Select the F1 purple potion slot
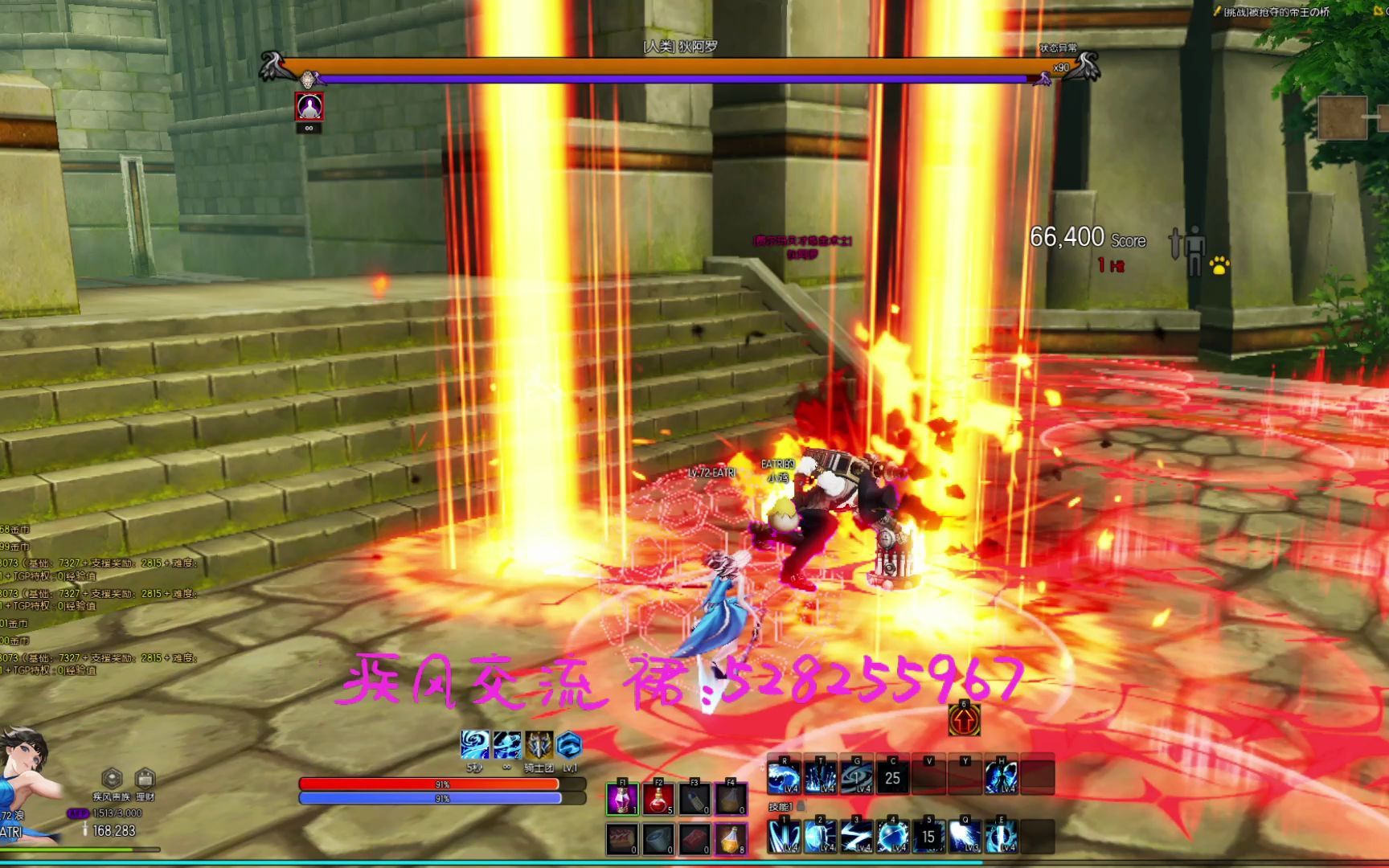Image resolution: width=1389 pixels, height=868 pixels. 623,798
